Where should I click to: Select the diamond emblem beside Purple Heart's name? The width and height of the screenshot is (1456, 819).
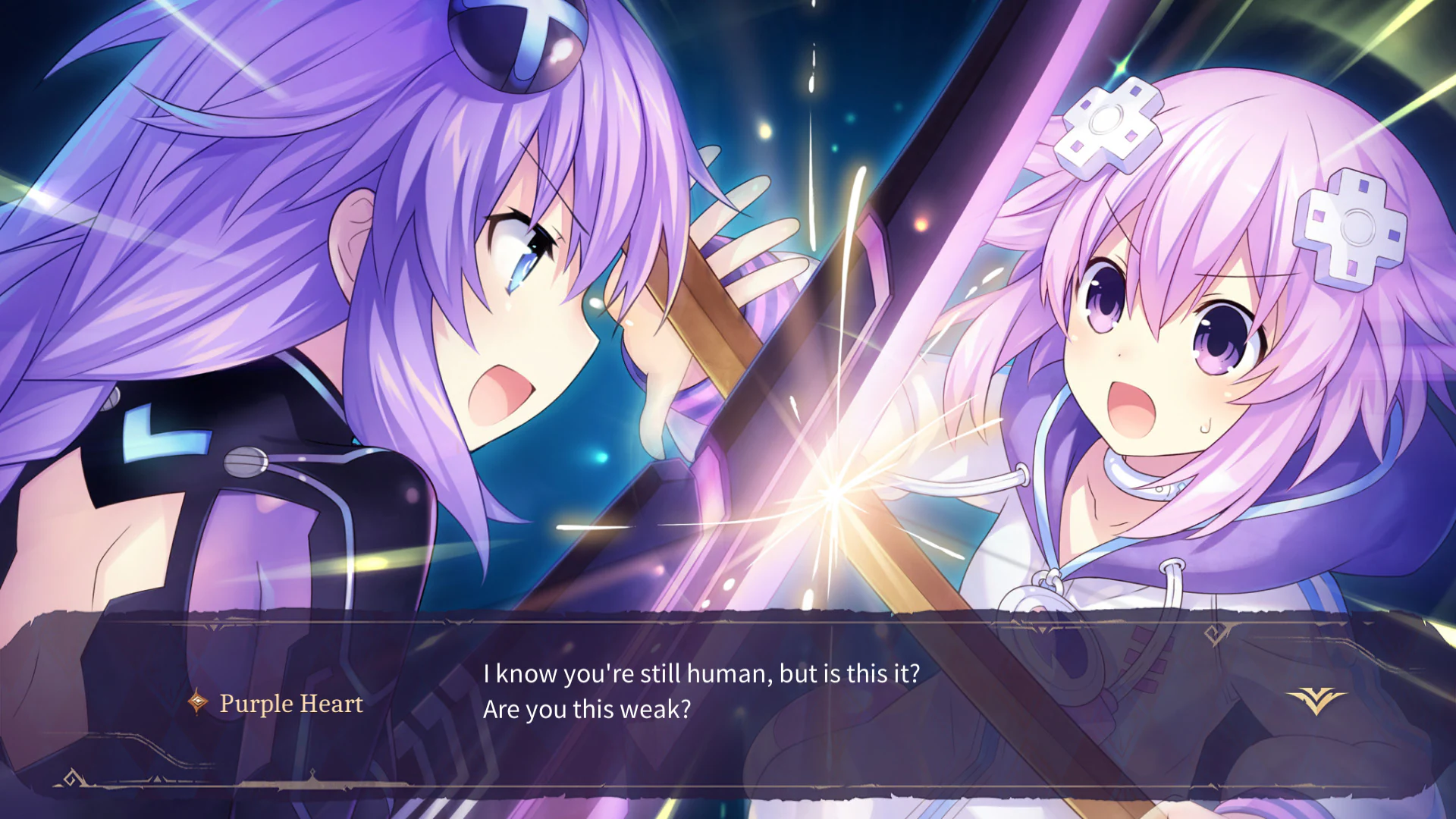point(196,704)
